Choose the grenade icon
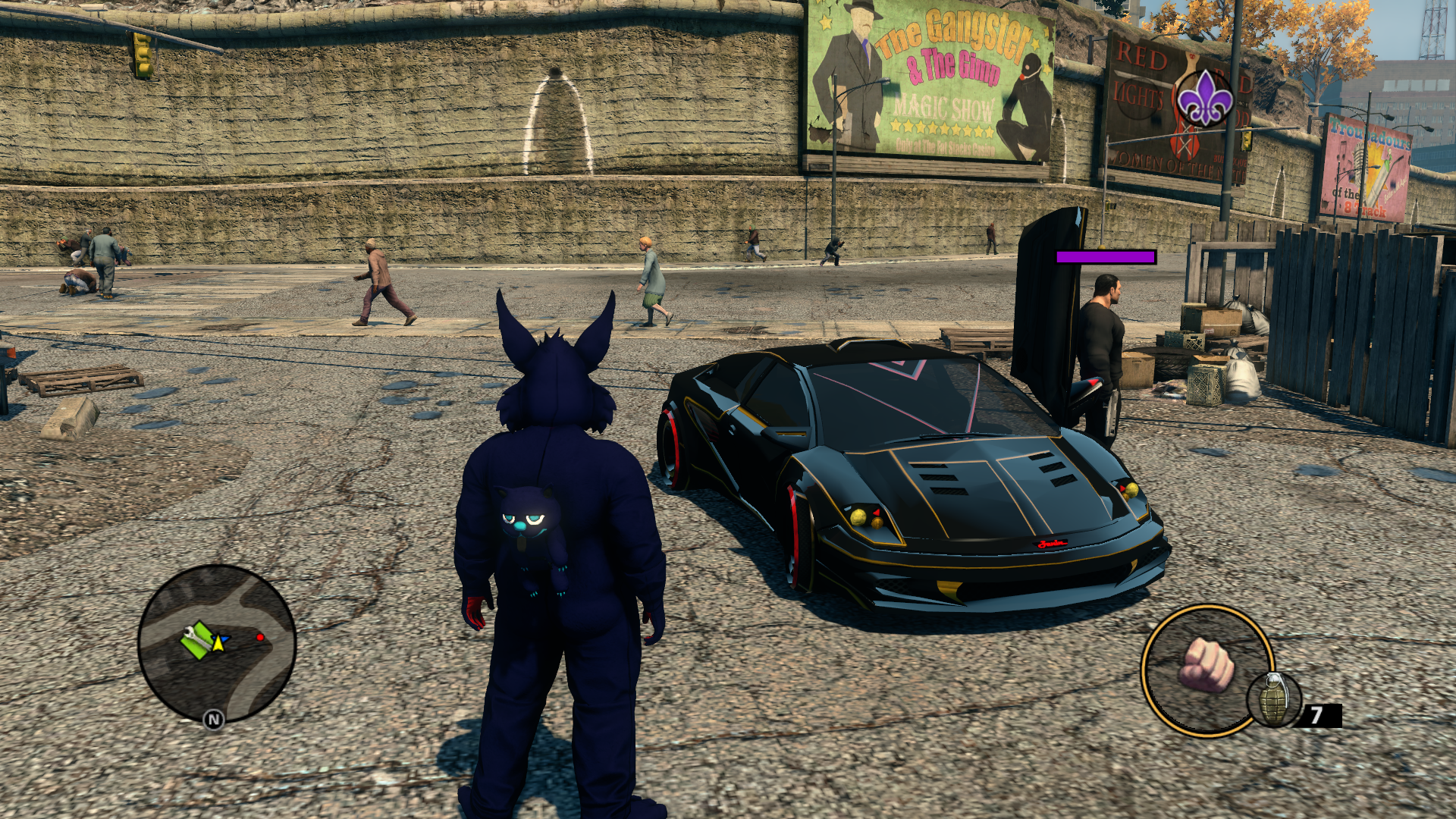 point(1274,699)
